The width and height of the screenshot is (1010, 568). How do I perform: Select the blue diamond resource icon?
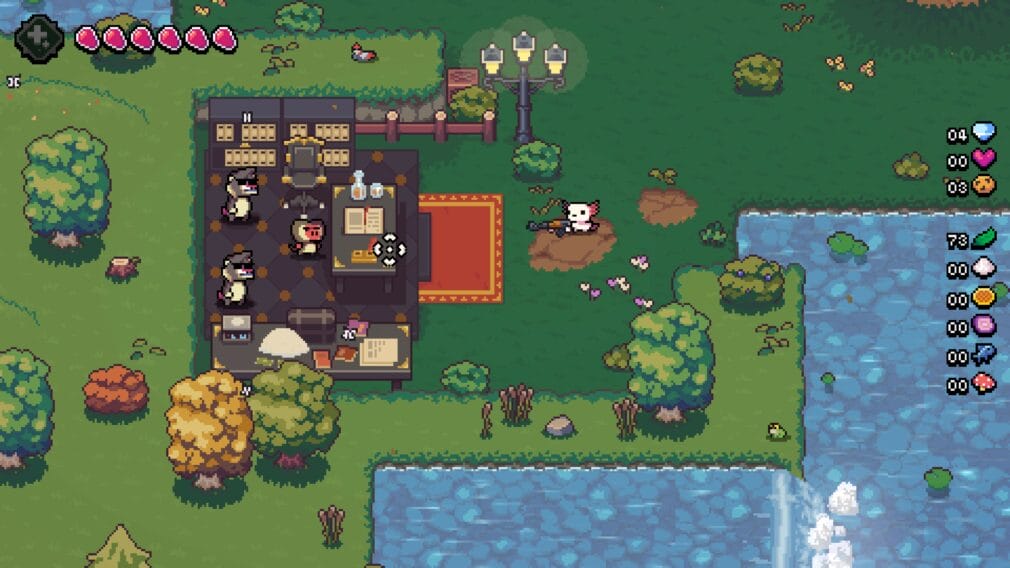pyautogui.click(x=984, y=133)
